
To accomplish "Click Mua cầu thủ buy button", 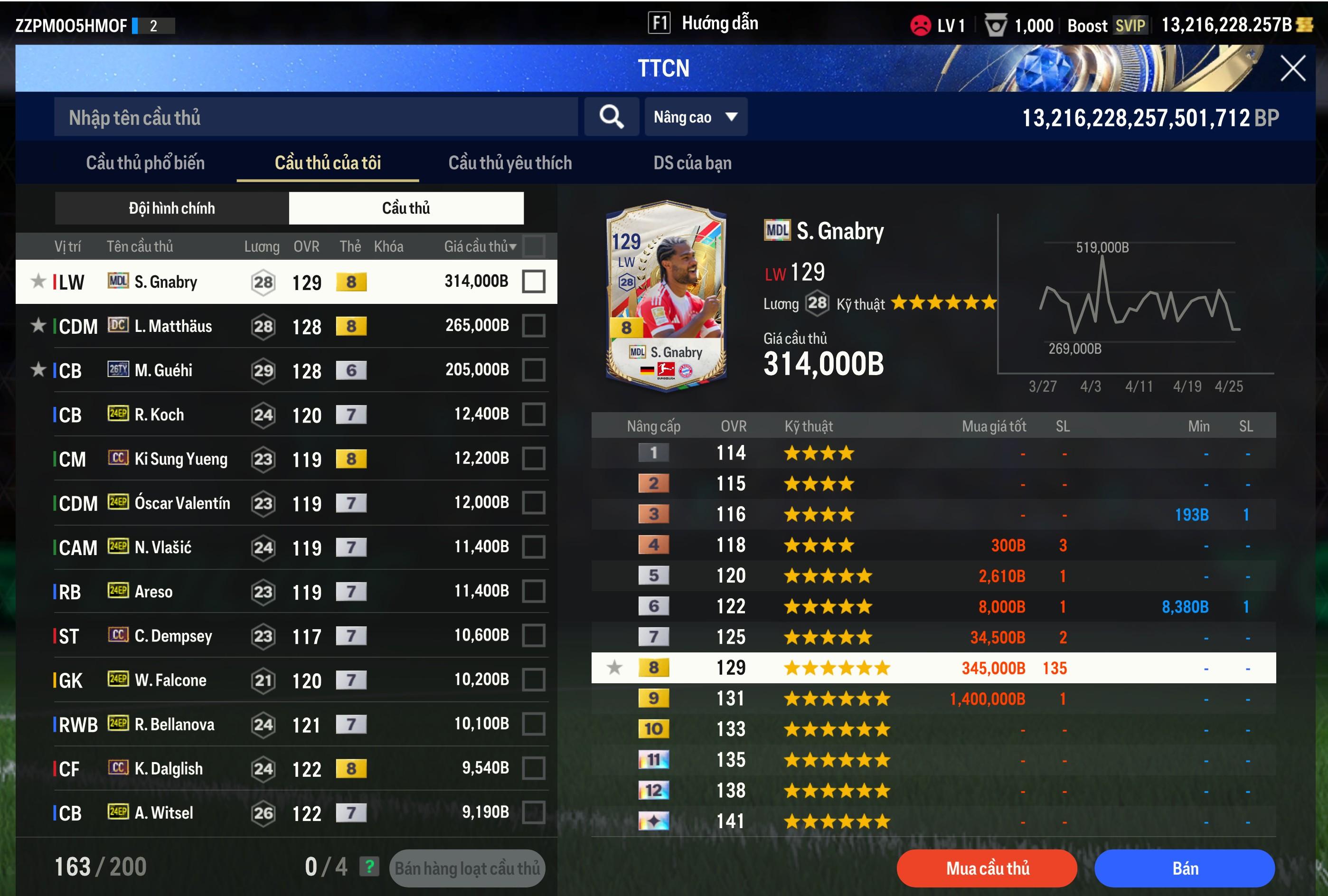I will [x=987, y=868].
